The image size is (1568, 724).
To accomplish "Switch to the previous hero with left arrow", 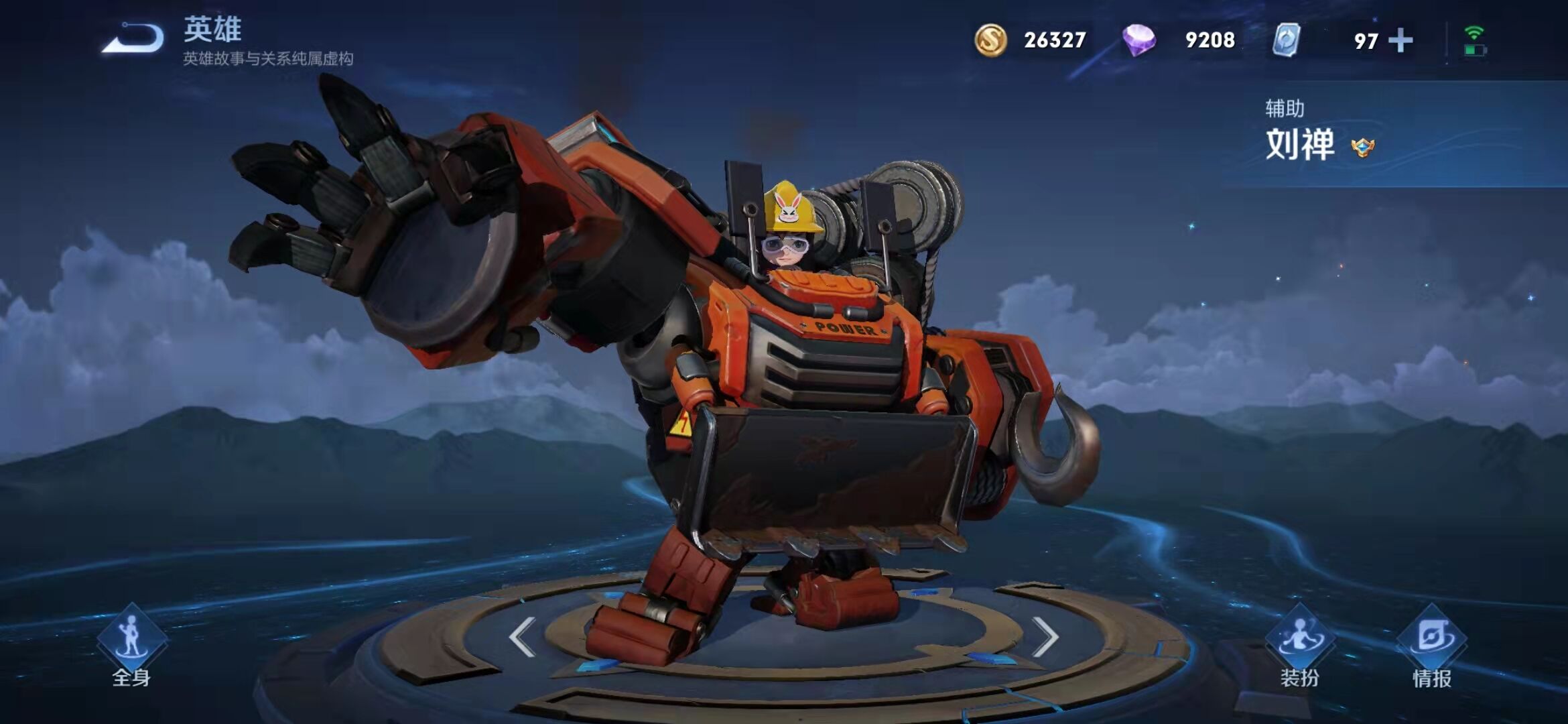I will pos(522,636).
